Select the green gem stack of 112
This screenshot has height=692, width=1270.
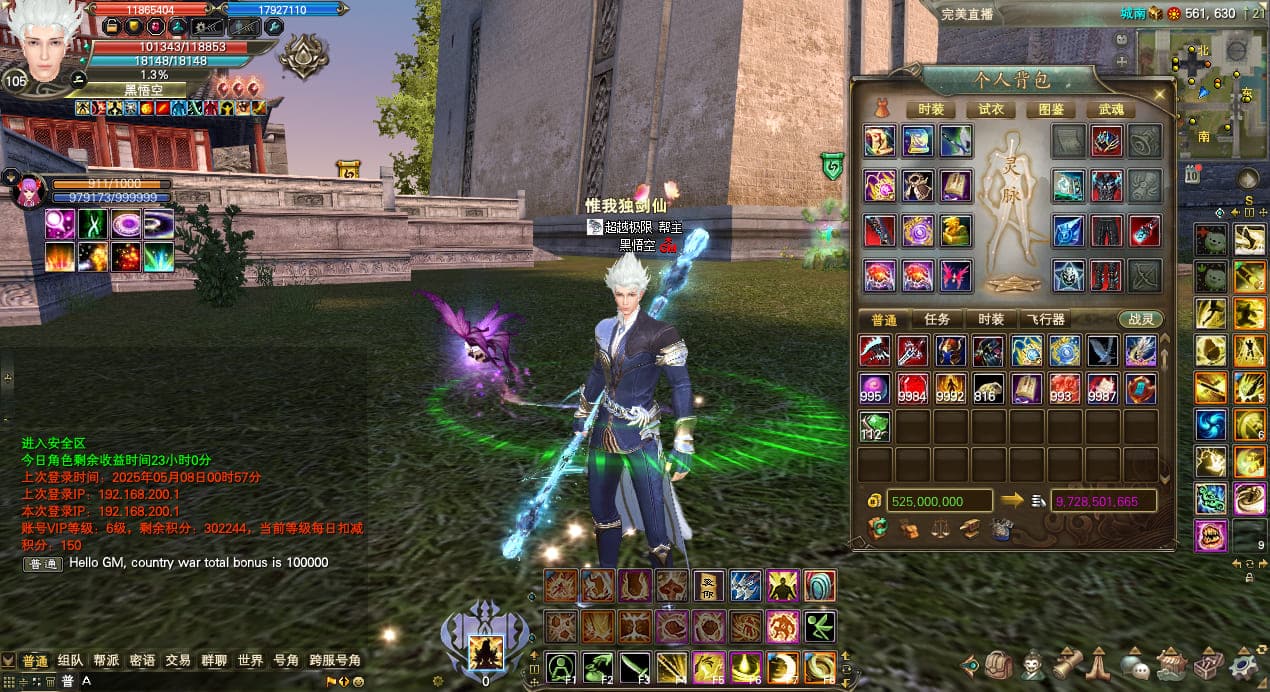coord(875,426)
